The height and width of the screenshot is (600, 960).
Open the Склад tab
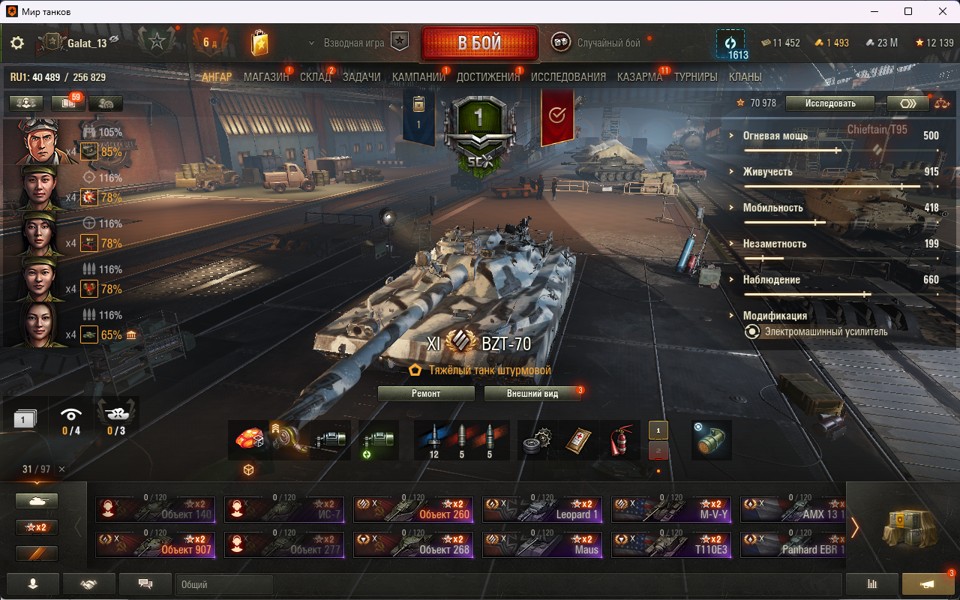[x=315, y=77]
